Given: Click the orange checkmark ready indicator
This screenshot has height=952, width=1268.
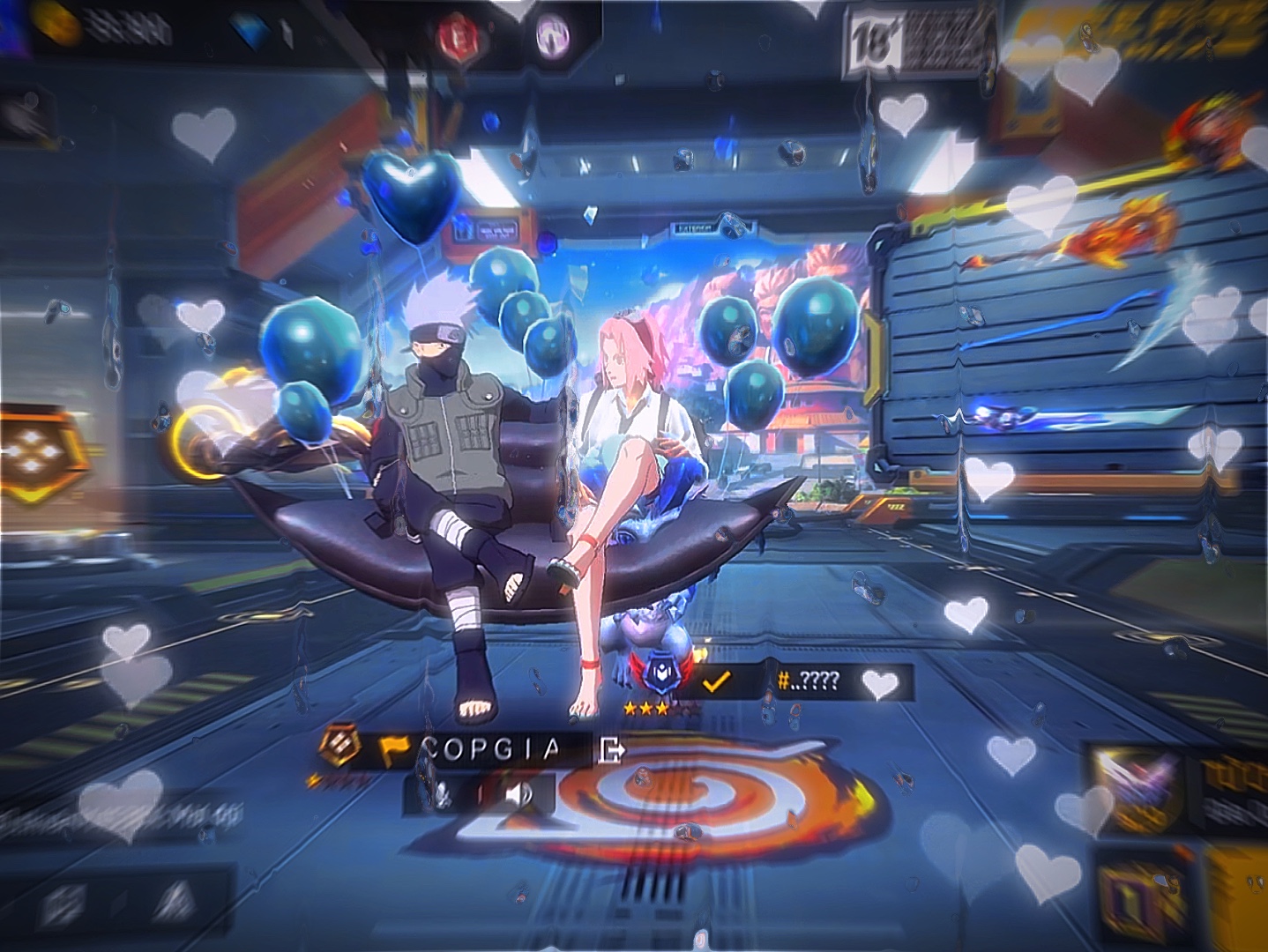Looking at the screenshot, I should click(716, 681).
